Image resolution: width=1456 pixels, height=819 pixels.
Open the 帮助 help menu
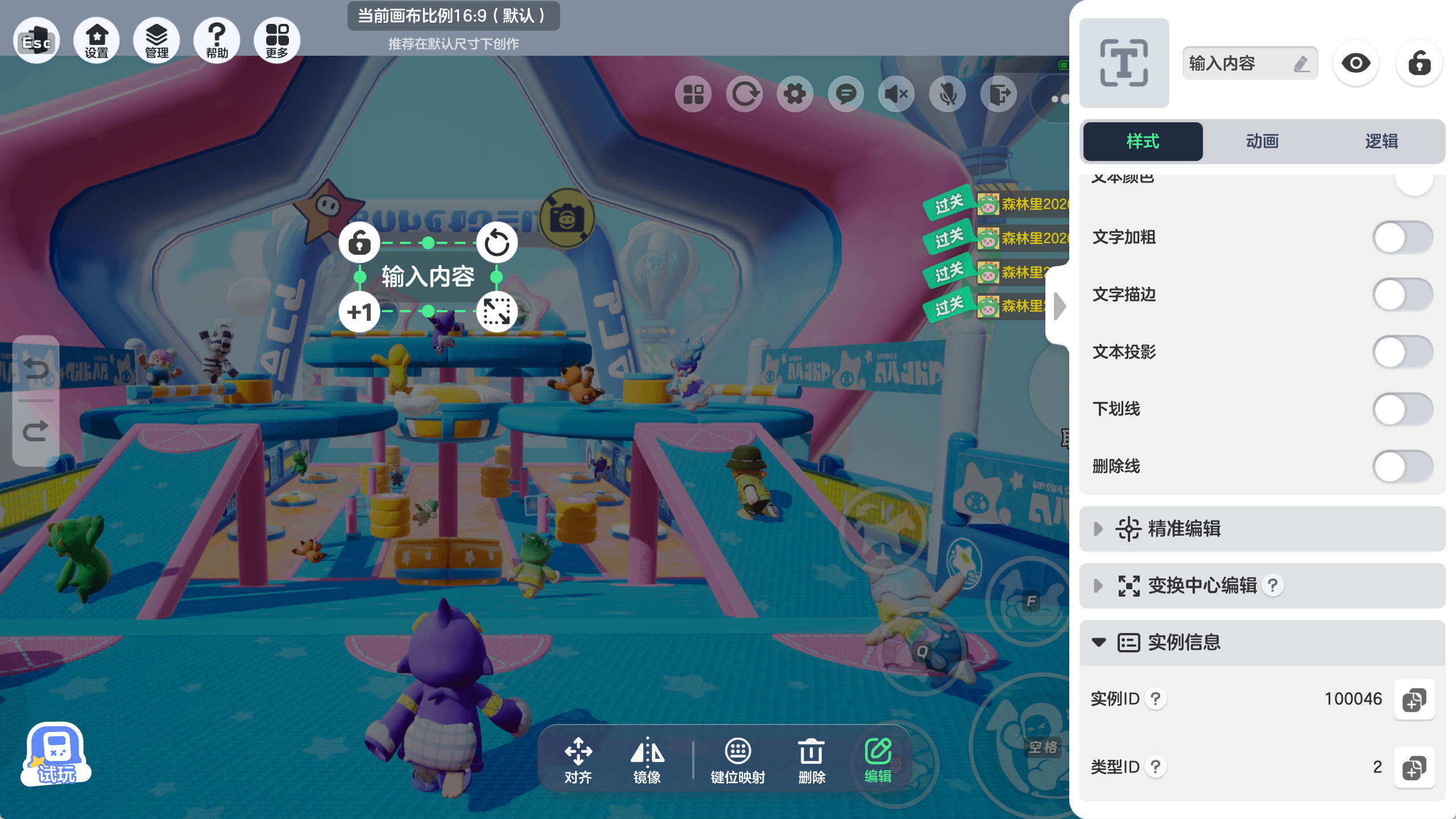[x=217, y=41]
